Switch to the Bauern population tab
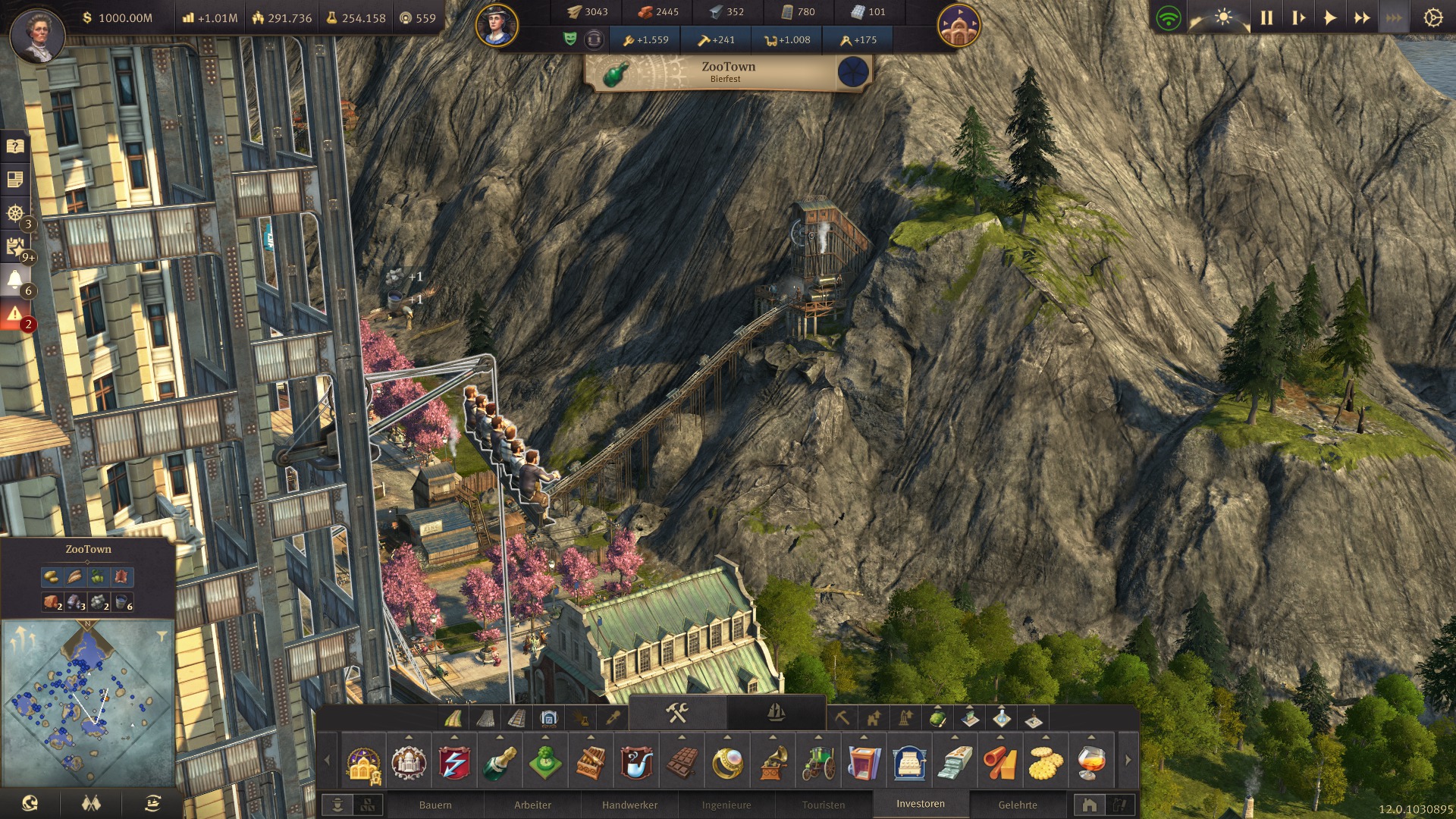Image resolution: width=1456 pixels, height=819 pixels. pos(435,805)
